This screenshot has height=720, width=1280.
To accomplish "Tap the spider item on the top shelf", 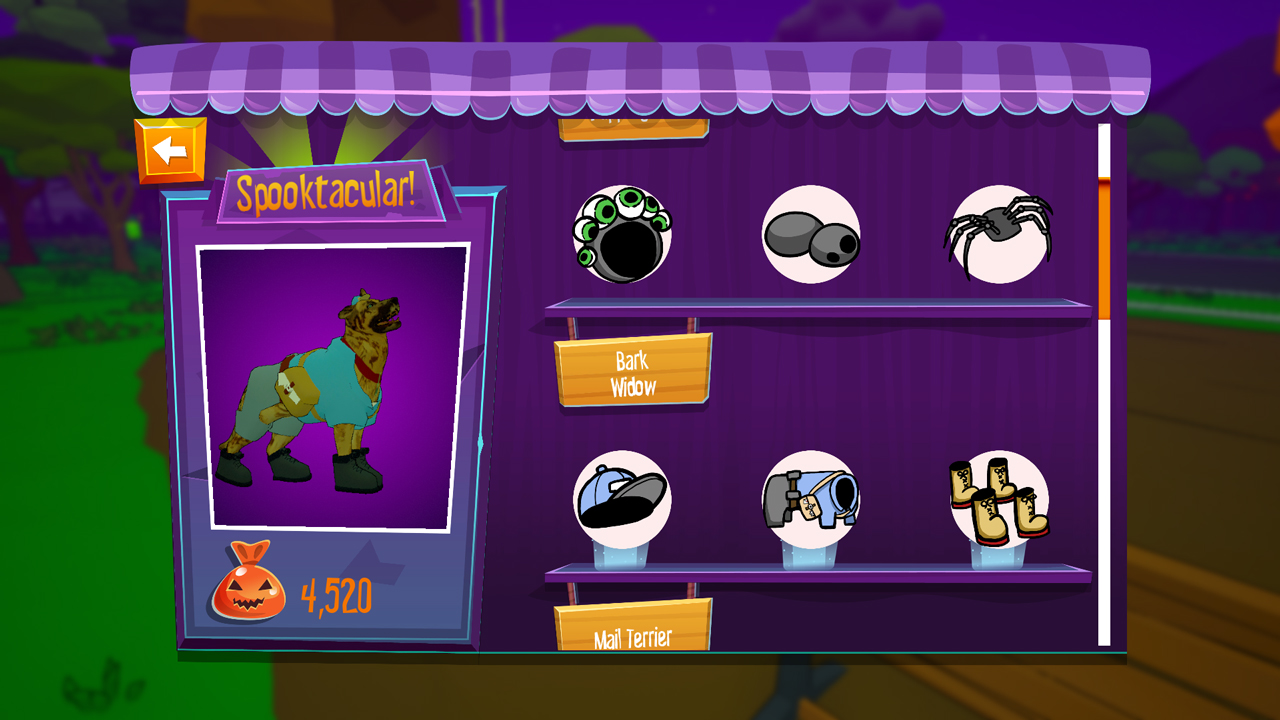I will click(1000, 235).
